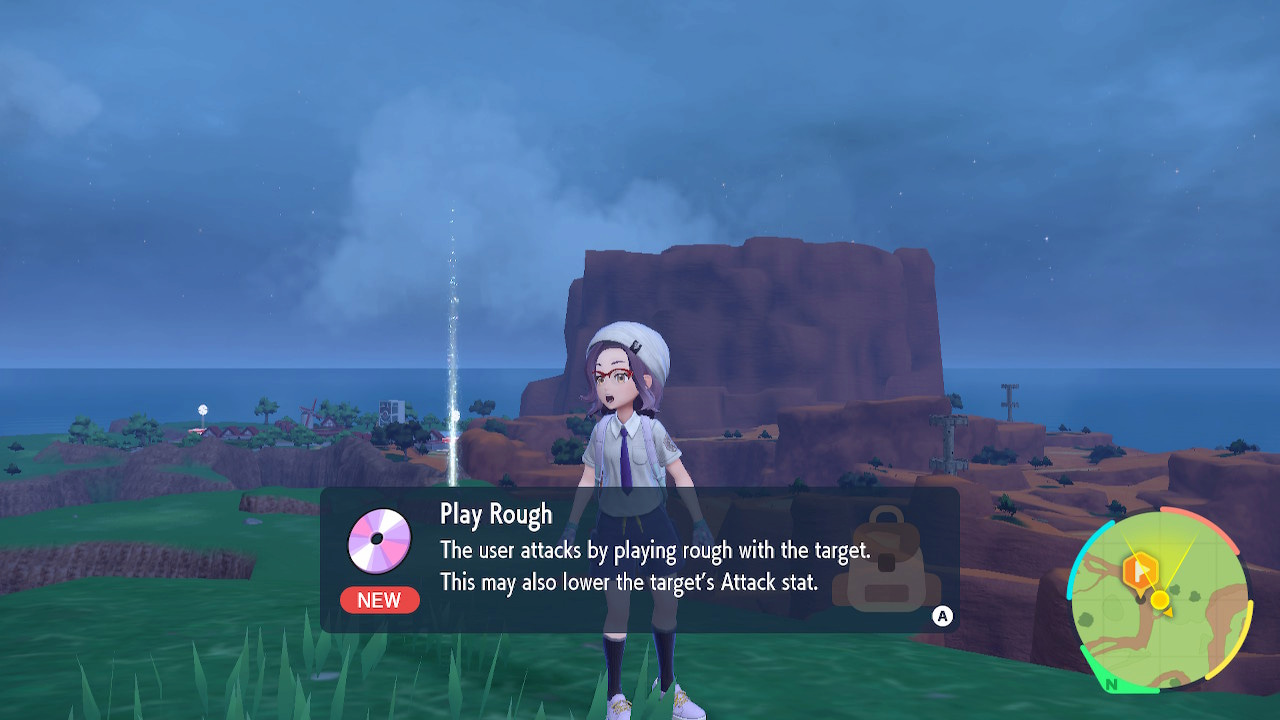
Task: Select the Play Rough title text
Action: [x=495, y=513]
